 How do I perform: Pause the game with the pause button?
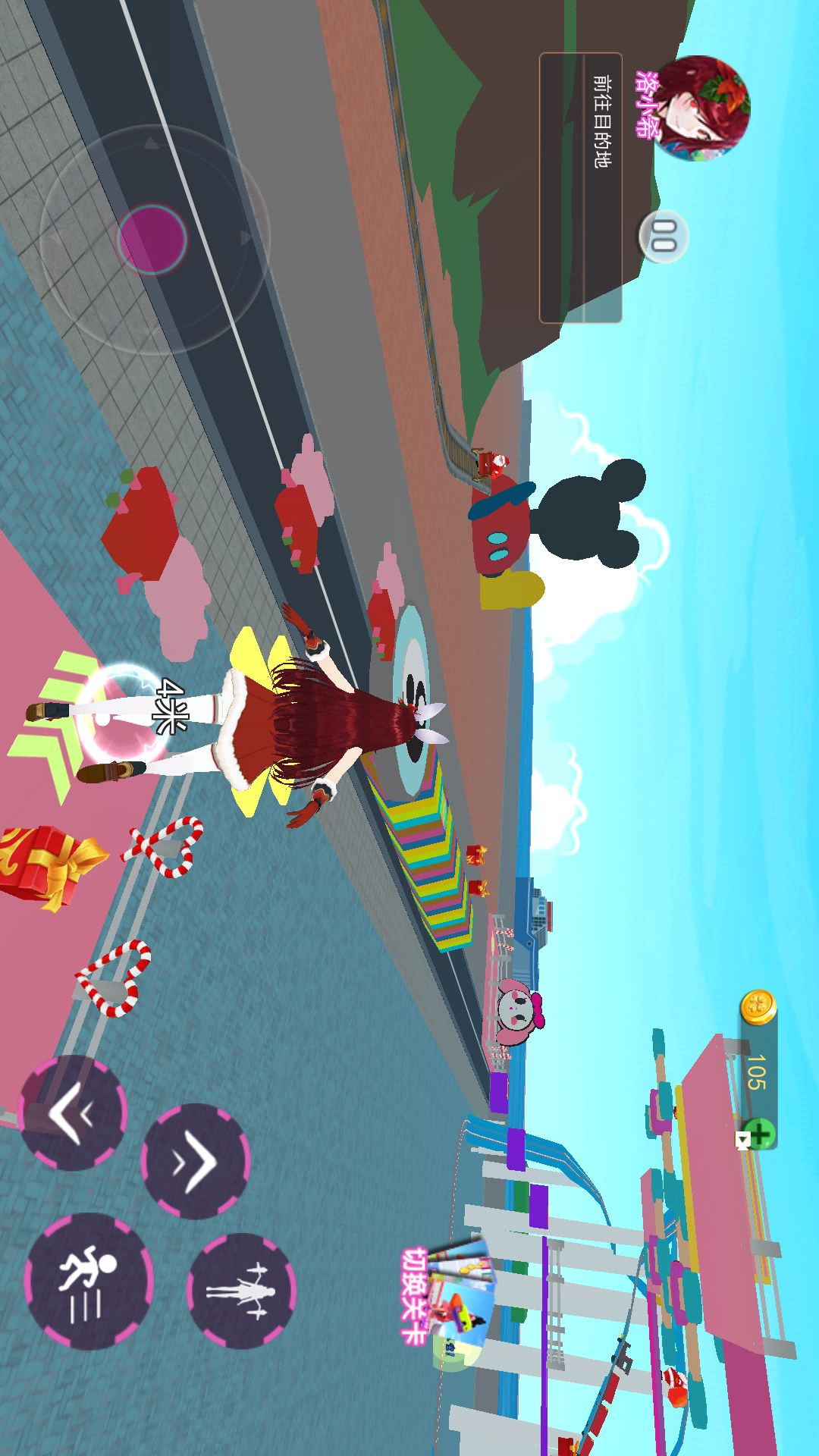(x=664, y=236)
